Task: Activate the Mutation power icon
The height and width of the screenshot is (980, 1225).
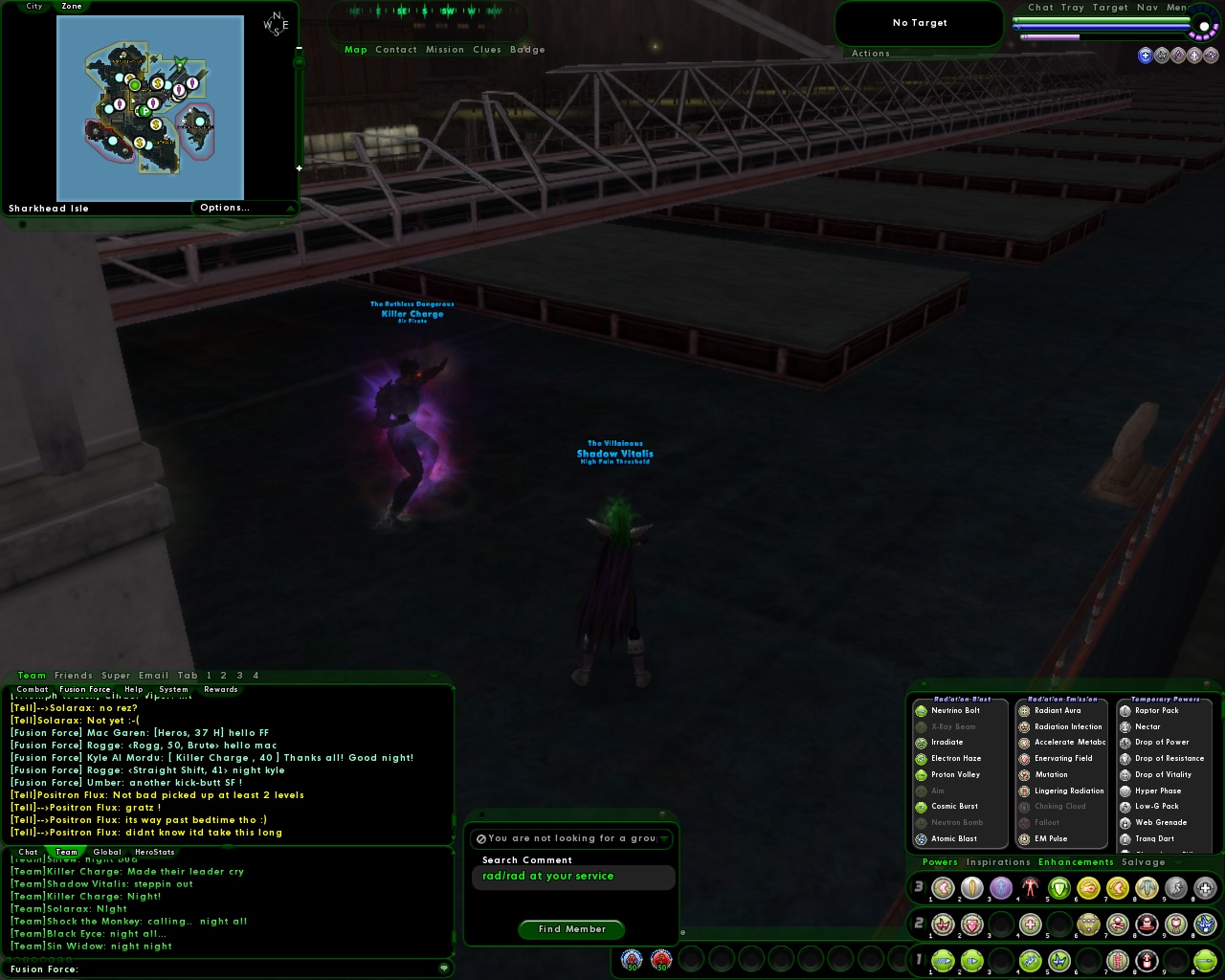Action: [x=1024, y=774]
